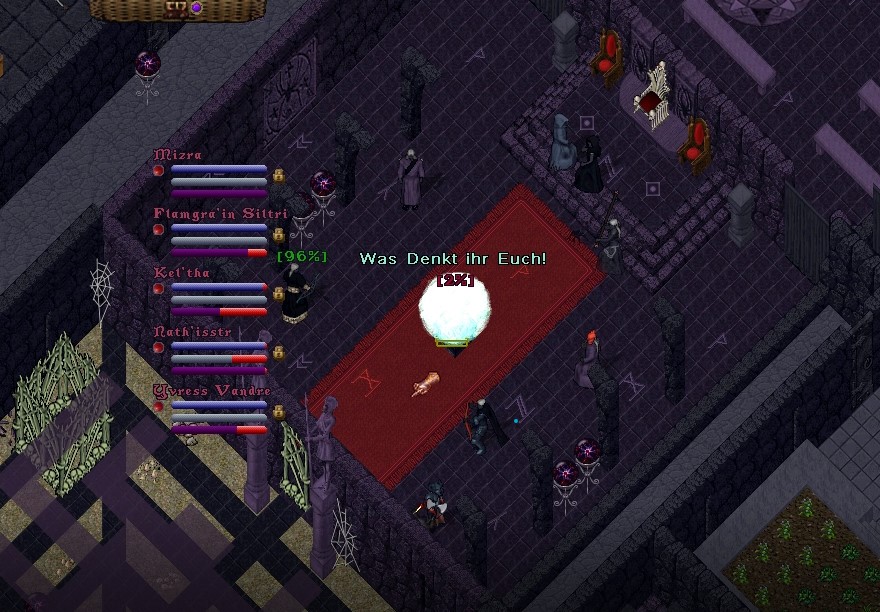Toggle the padlock icon on Kel'tha's bar
The image size is (880, 612).
[x=279, y=293]
